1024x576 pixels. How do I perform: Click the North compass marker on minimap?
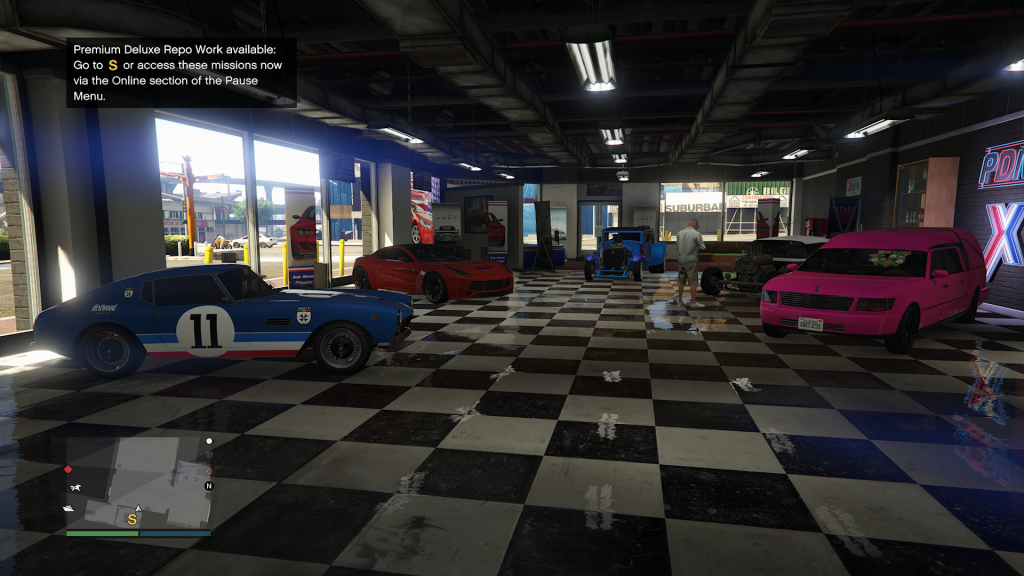tap(209, 486)
